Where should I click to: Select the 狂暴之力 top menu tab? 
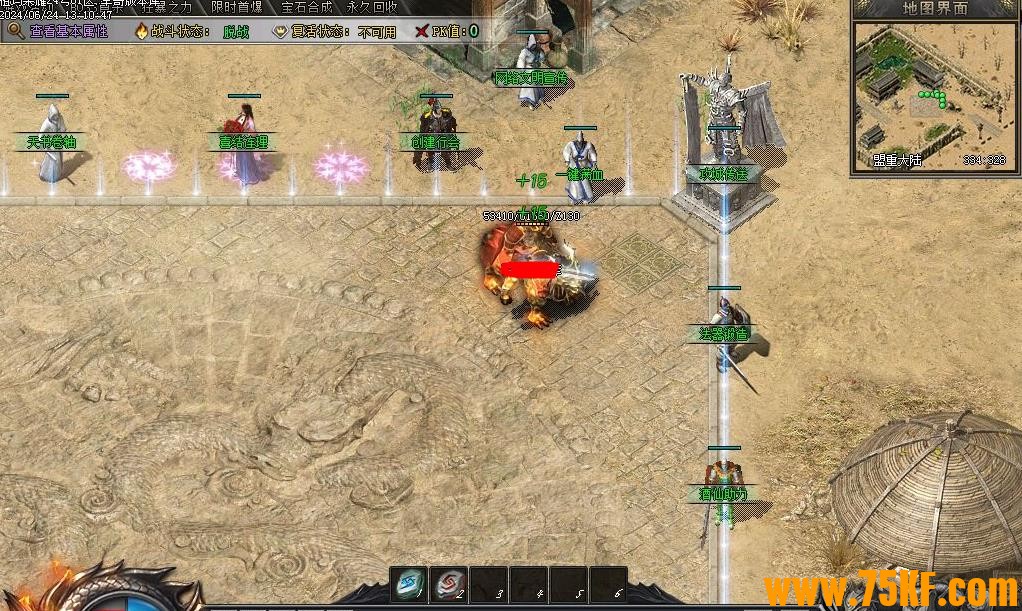tap(170, 7)
